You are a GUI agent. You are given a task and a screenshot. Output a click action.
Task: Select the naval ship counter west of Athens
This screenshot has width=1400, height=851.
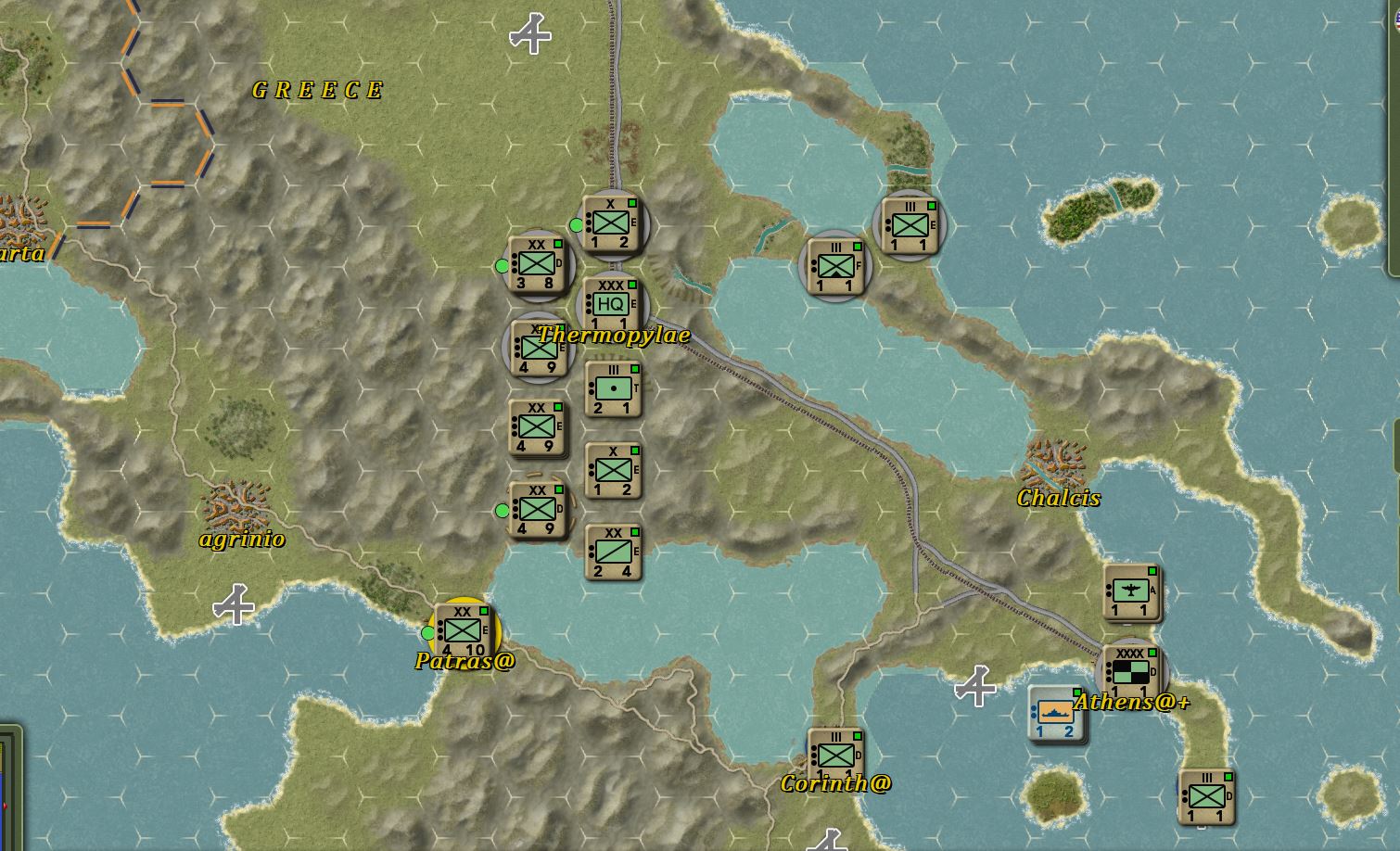pyautogui.click(x=1056, y=710)
